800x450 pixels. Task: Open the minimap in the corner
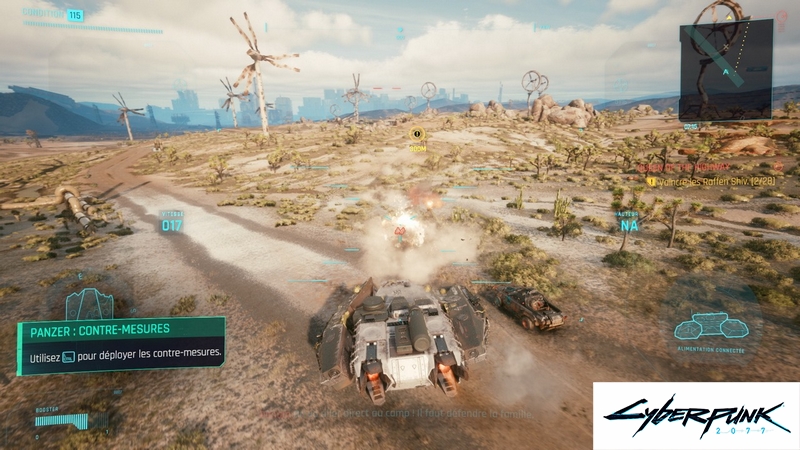725,71
